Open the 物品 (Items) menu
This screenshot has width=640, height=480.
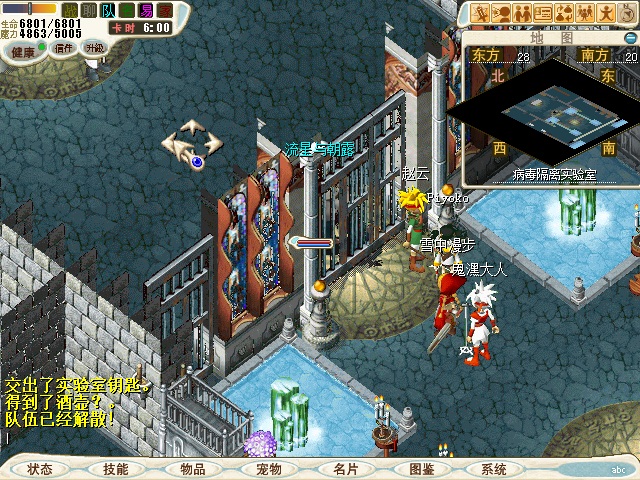[x=193, y=468]
